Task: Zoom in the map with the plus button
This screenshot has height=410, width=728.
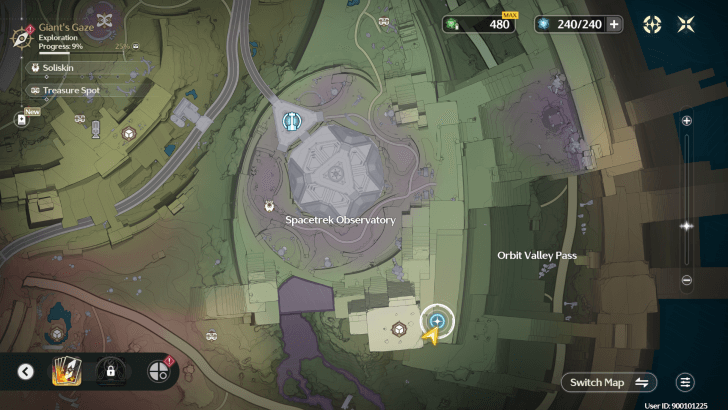Action: point(687,120)
